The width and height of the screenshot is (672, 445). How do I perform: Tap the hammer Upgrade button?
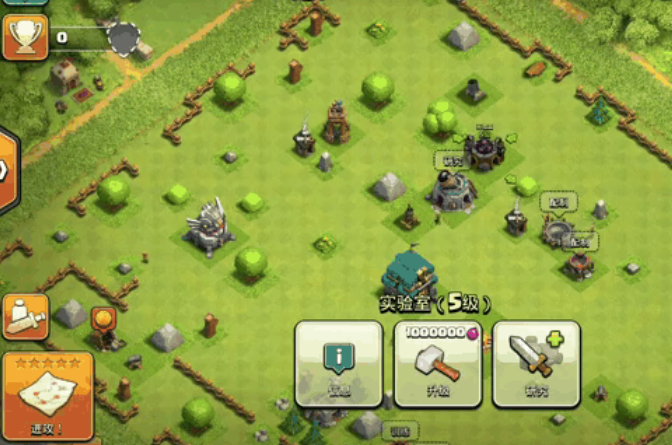[x=437, y=364]
